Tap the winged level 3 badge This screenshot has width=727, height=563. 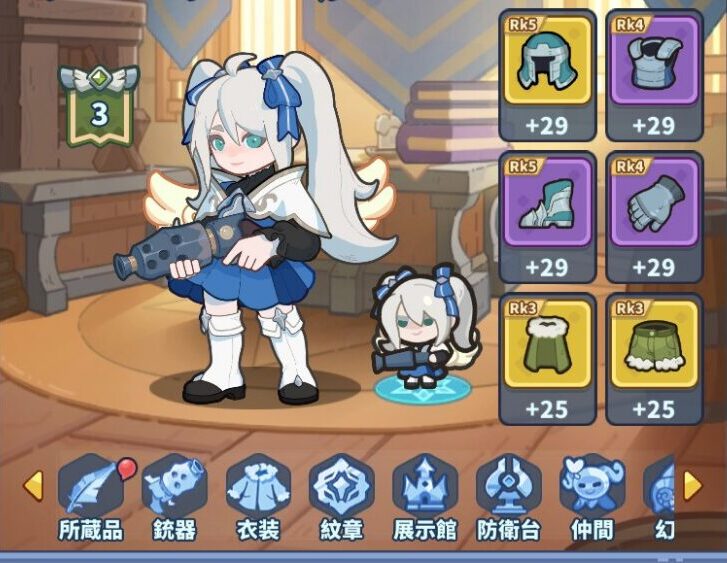point(98,108)
